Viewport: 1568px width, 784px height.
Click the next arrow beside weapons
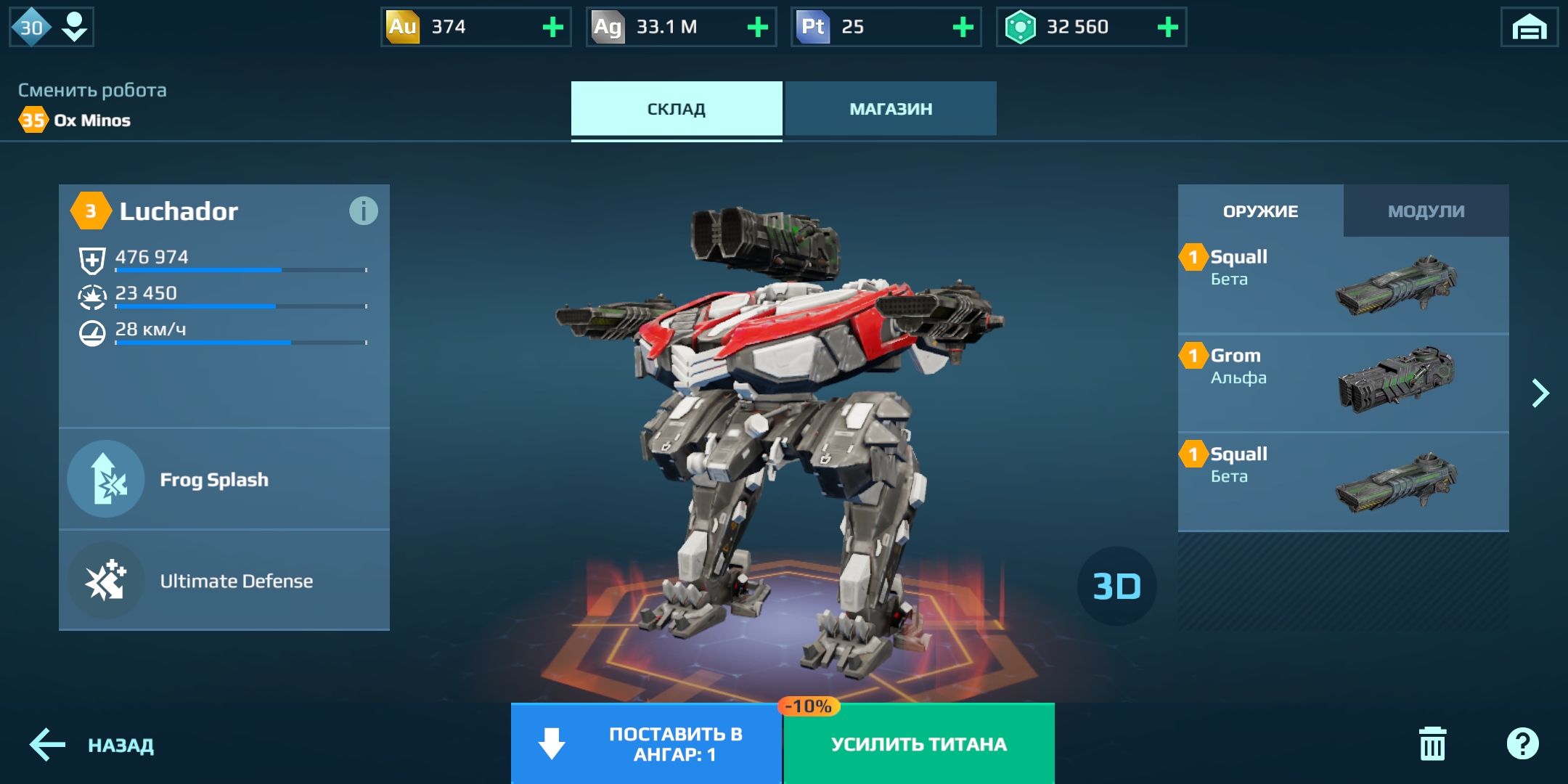click(x=1540, y=393)
